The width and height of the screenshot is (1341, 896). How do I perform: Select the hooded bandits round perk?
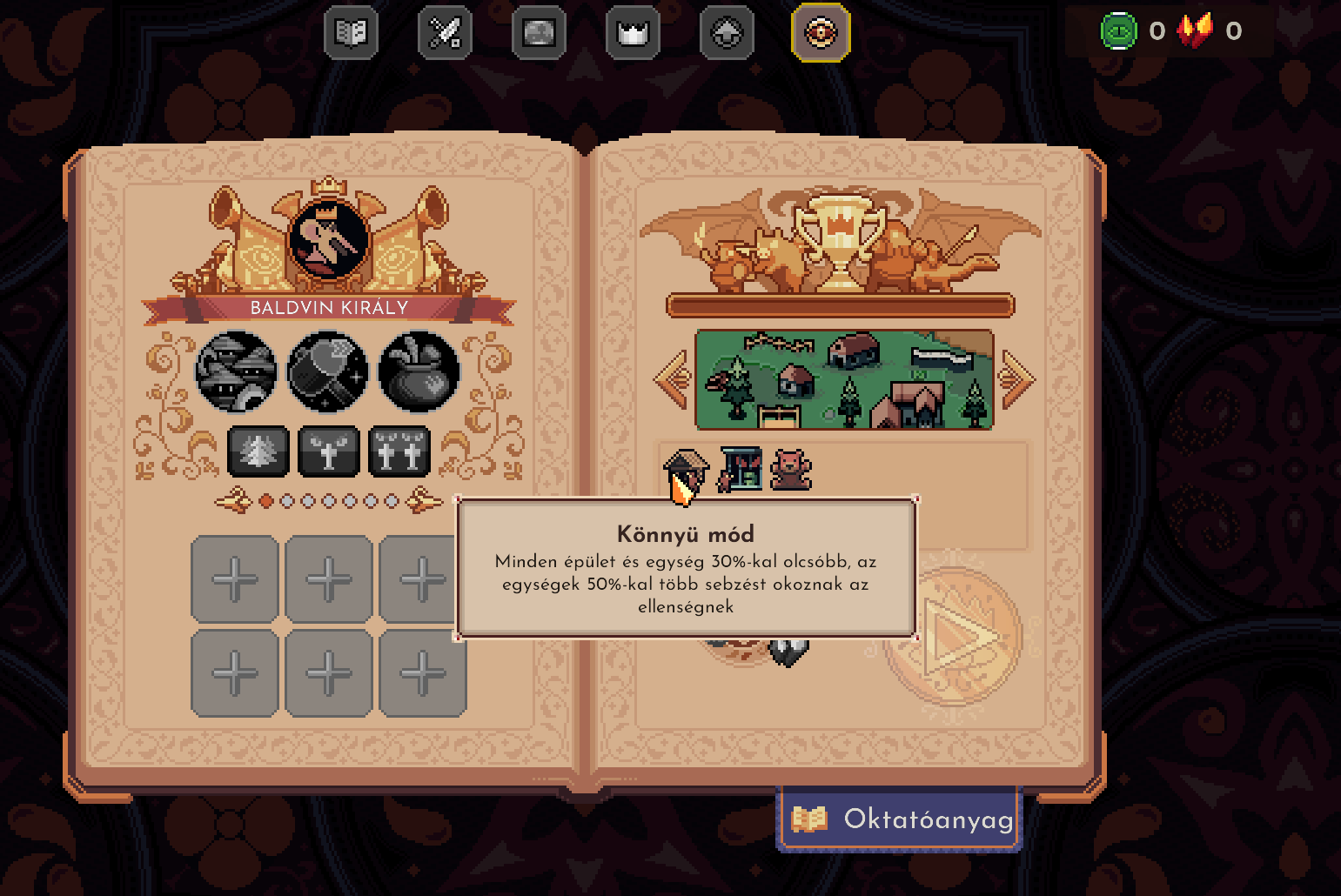click(x=237, y=371)
